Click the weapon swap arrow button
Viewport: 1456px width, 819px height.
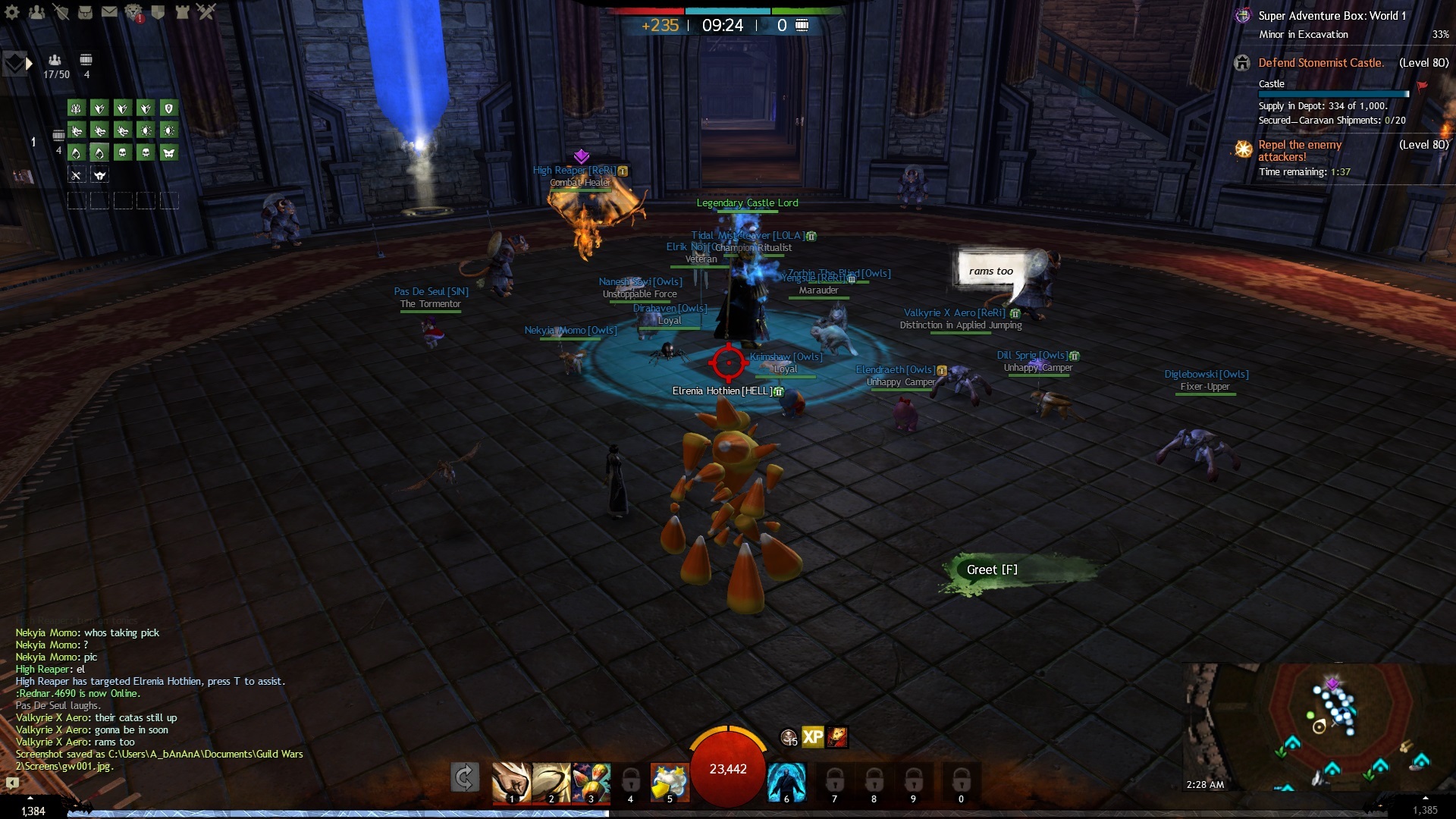point(465,777)
